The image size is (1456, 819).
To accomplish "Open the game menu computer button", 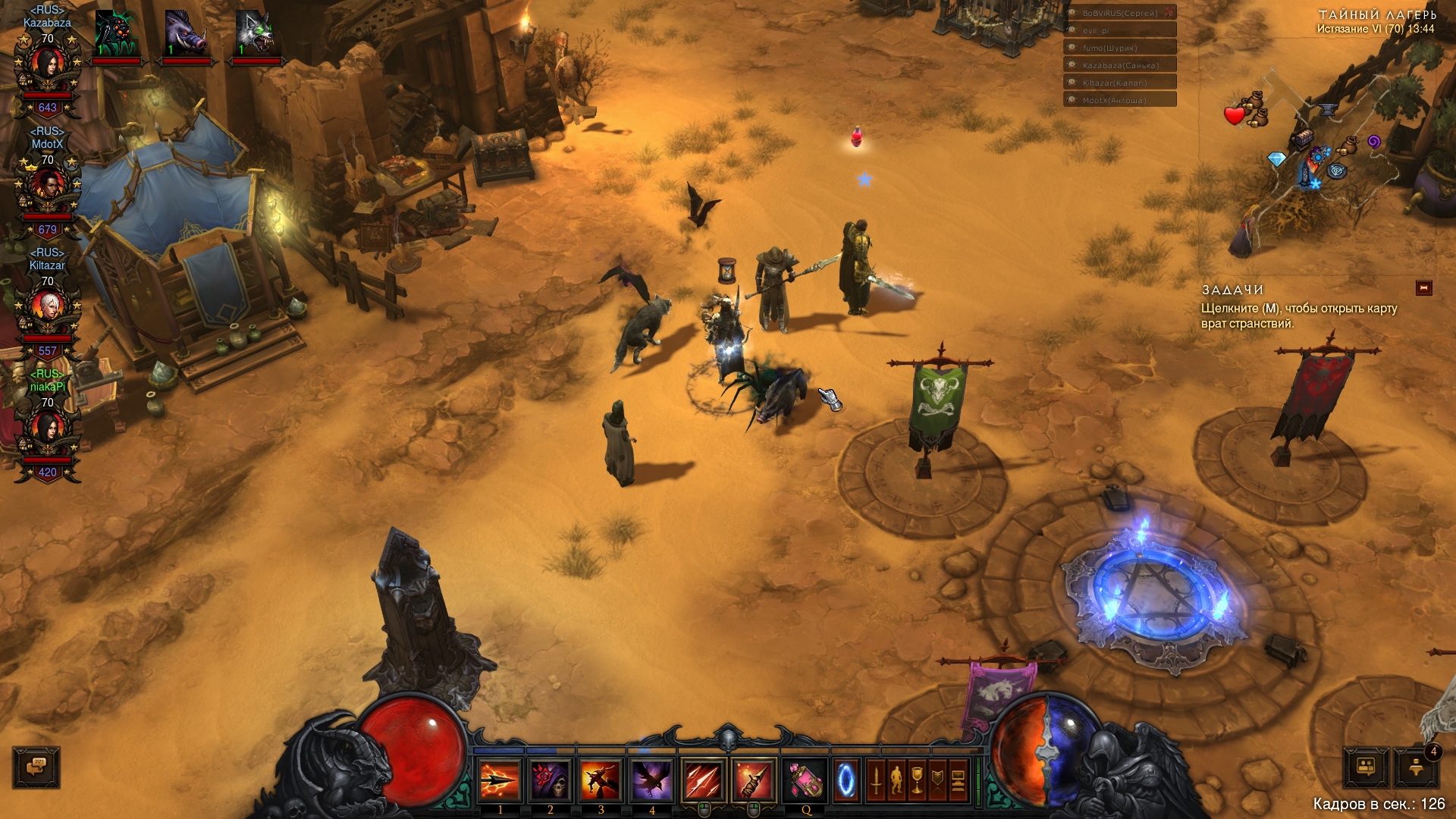I will click(958, 780).
